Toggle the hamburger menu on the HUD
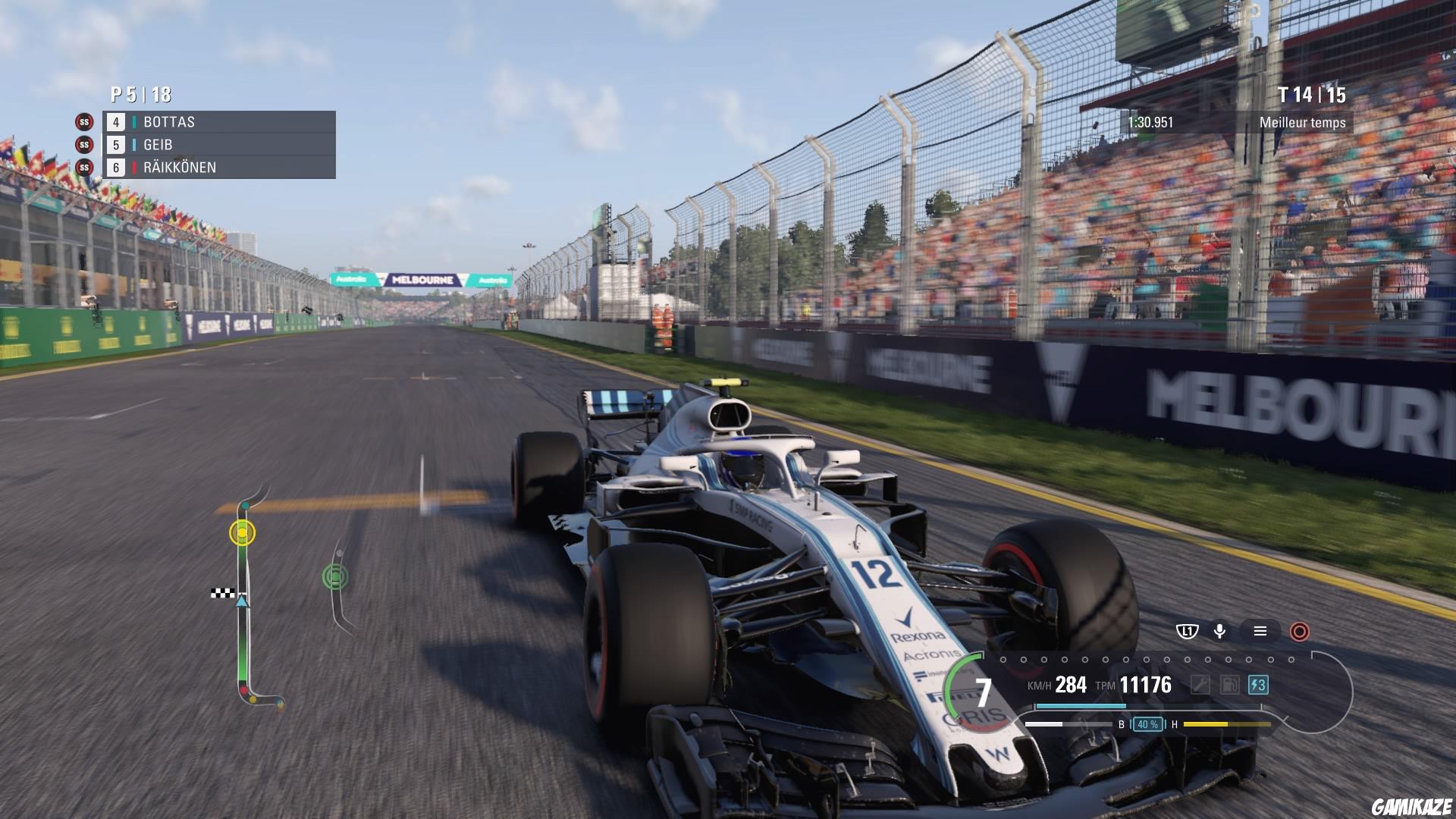The width and height of the screenshot is (1456, 819). pyautogui.click(x=1261, y=631)
